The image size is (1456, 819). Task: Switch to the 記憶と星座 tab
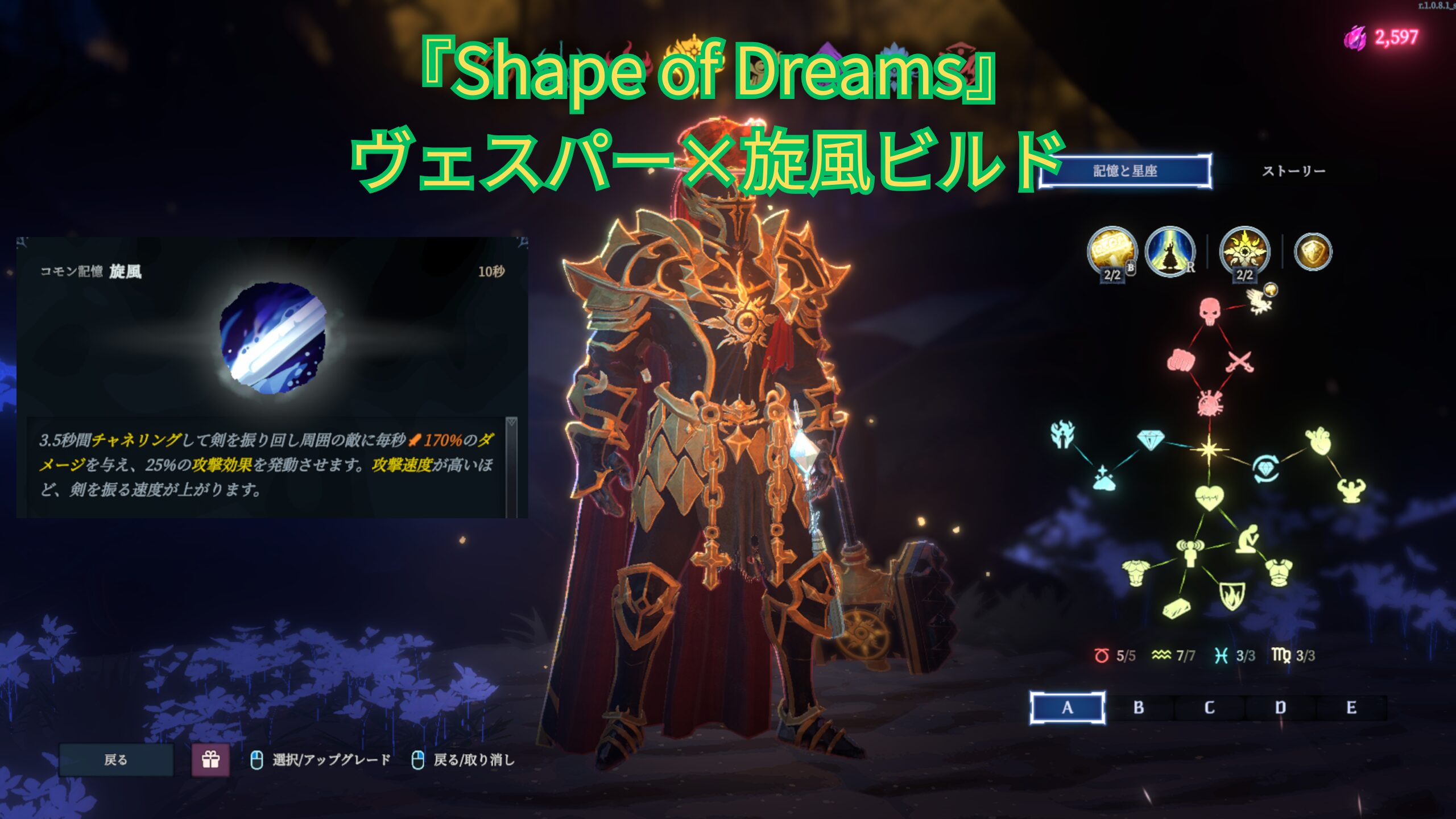[x=1124, y=171]
